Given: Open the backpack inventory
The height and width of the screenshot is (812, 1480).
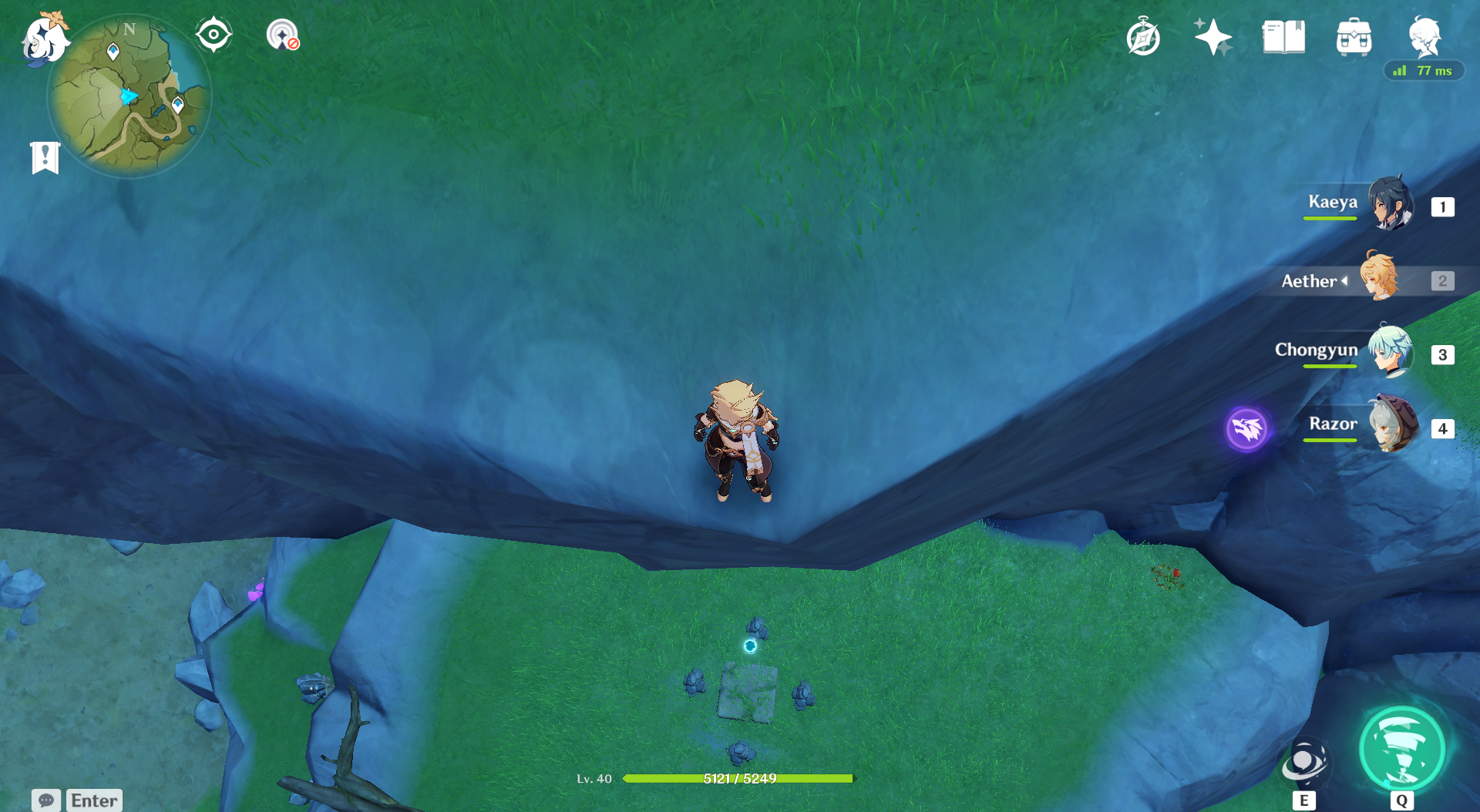Looking at the screenshot, I should coord(1354,37).
